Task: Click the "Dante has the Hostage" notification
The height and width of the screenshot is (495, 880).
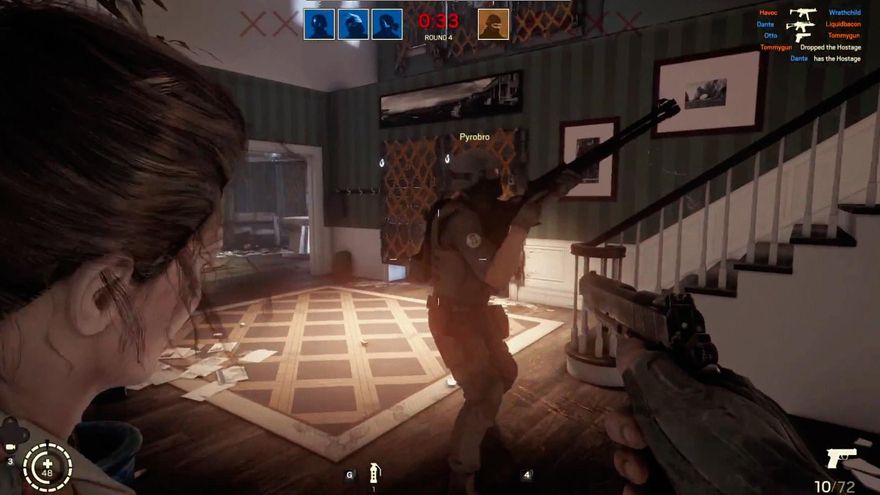Action: (x=824, y=59)
